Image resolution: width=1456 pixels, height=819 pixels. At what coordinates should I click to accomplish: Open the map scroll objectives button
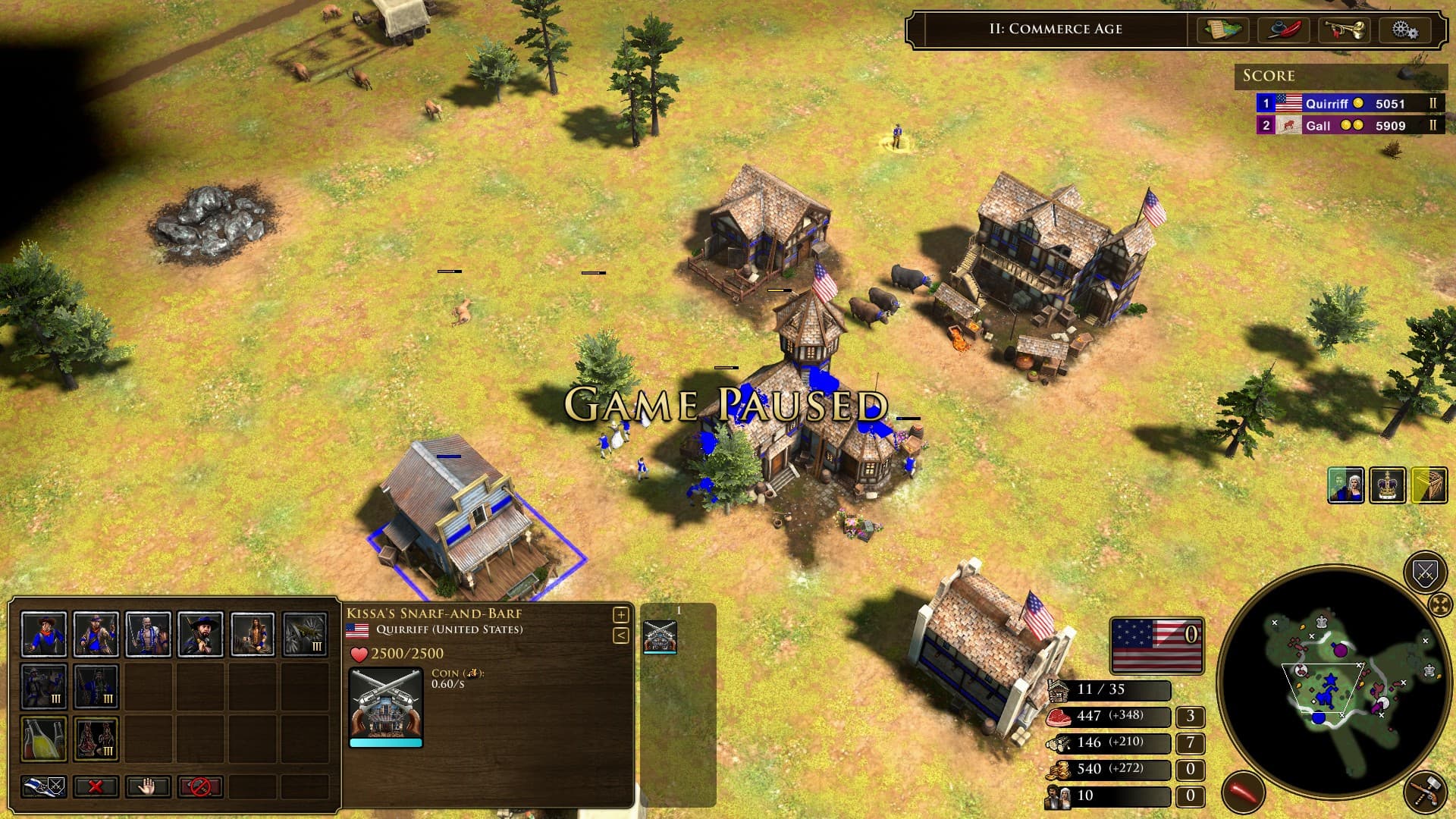[1223, 30]
